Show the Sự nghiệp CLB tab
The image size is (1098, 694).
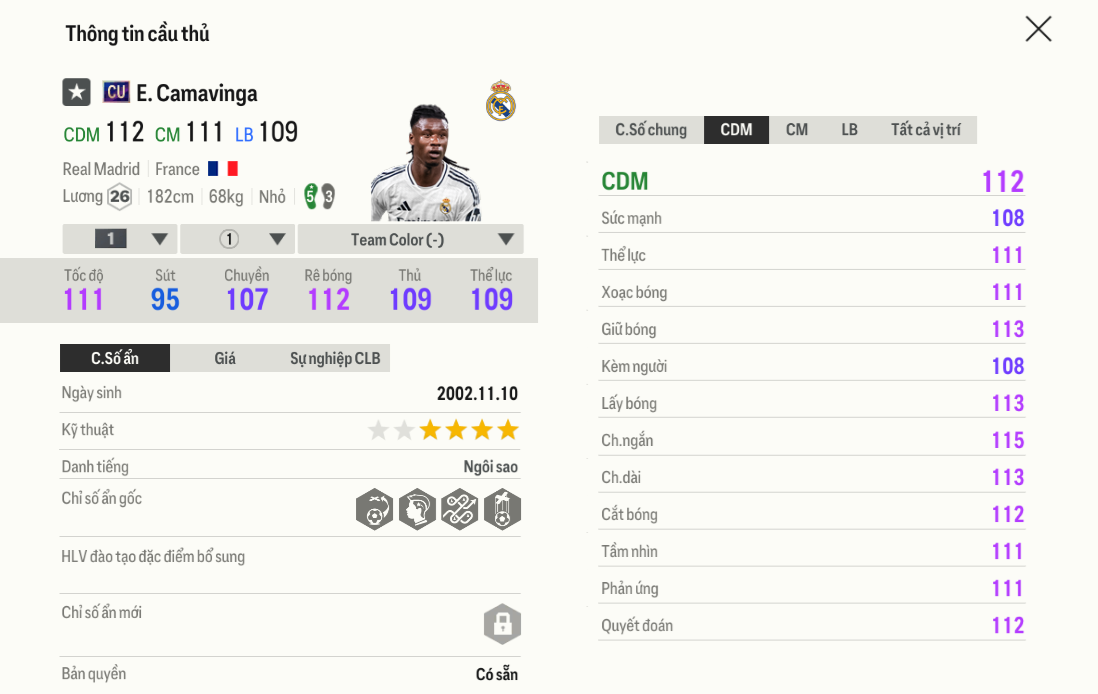coord(335,358)
